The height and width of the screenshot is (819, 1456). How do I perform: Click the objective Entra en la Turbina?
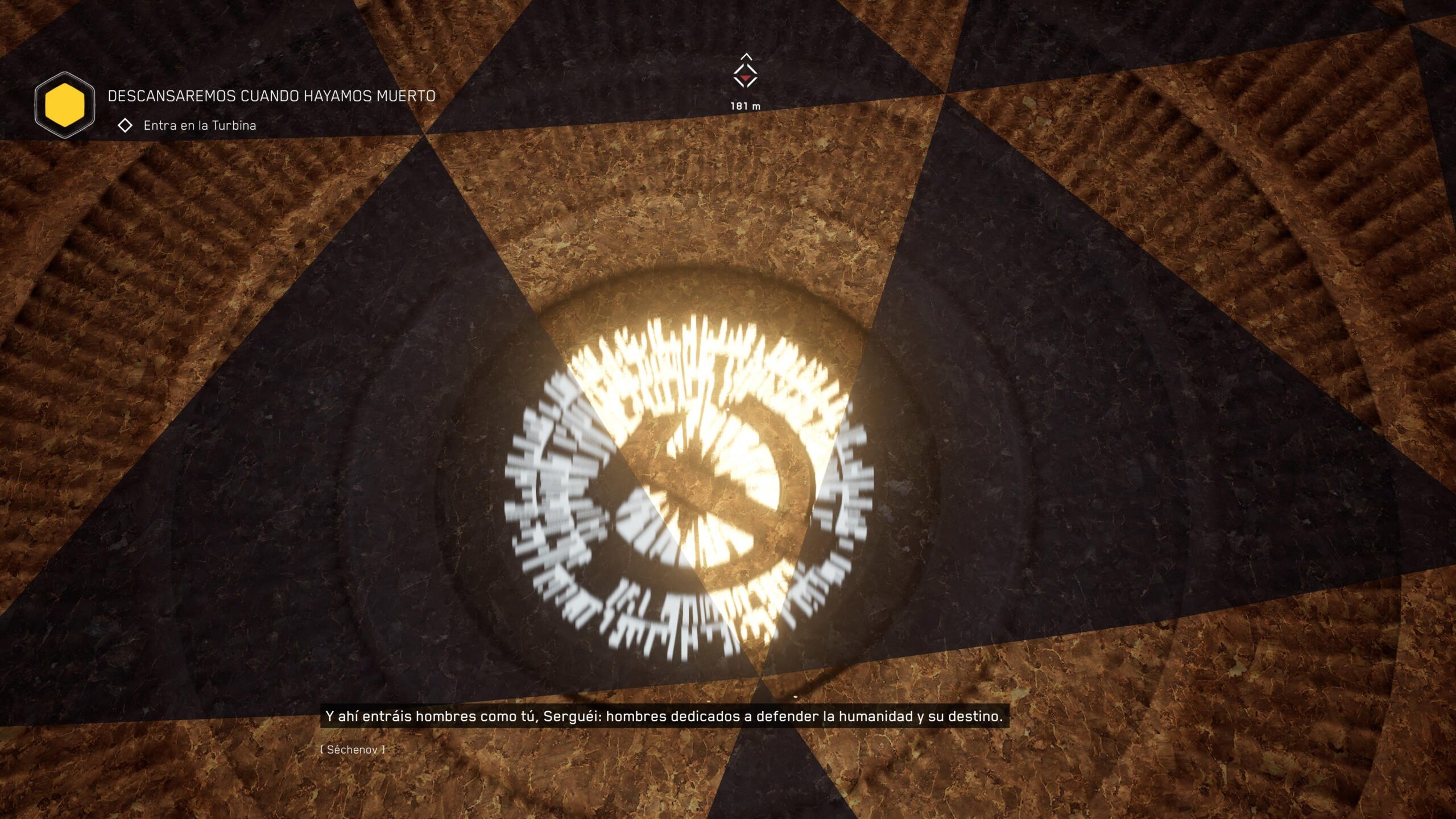click(x=199, y=126)
